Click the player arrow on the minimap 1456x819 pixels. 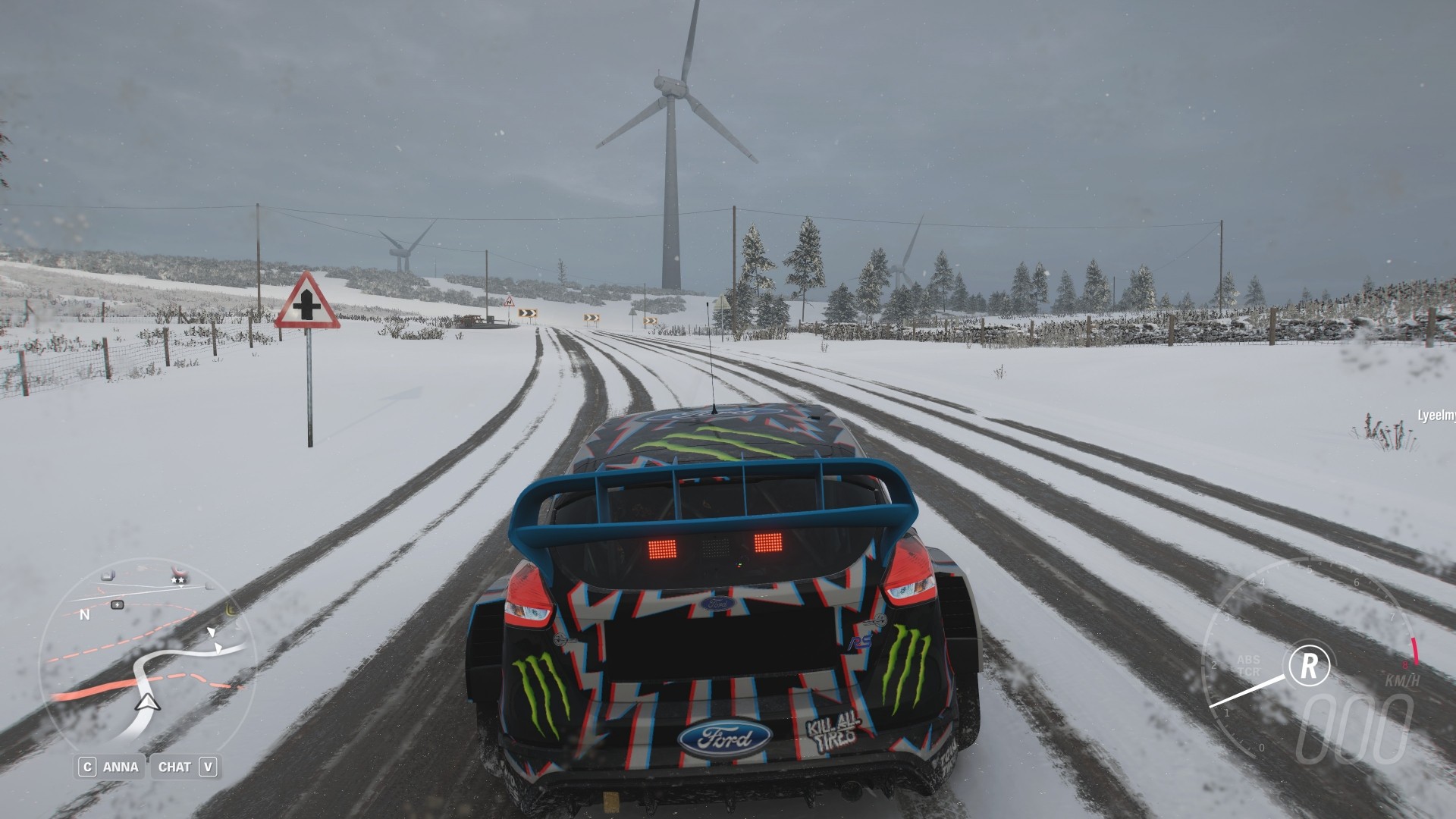(x=146, y=703)
